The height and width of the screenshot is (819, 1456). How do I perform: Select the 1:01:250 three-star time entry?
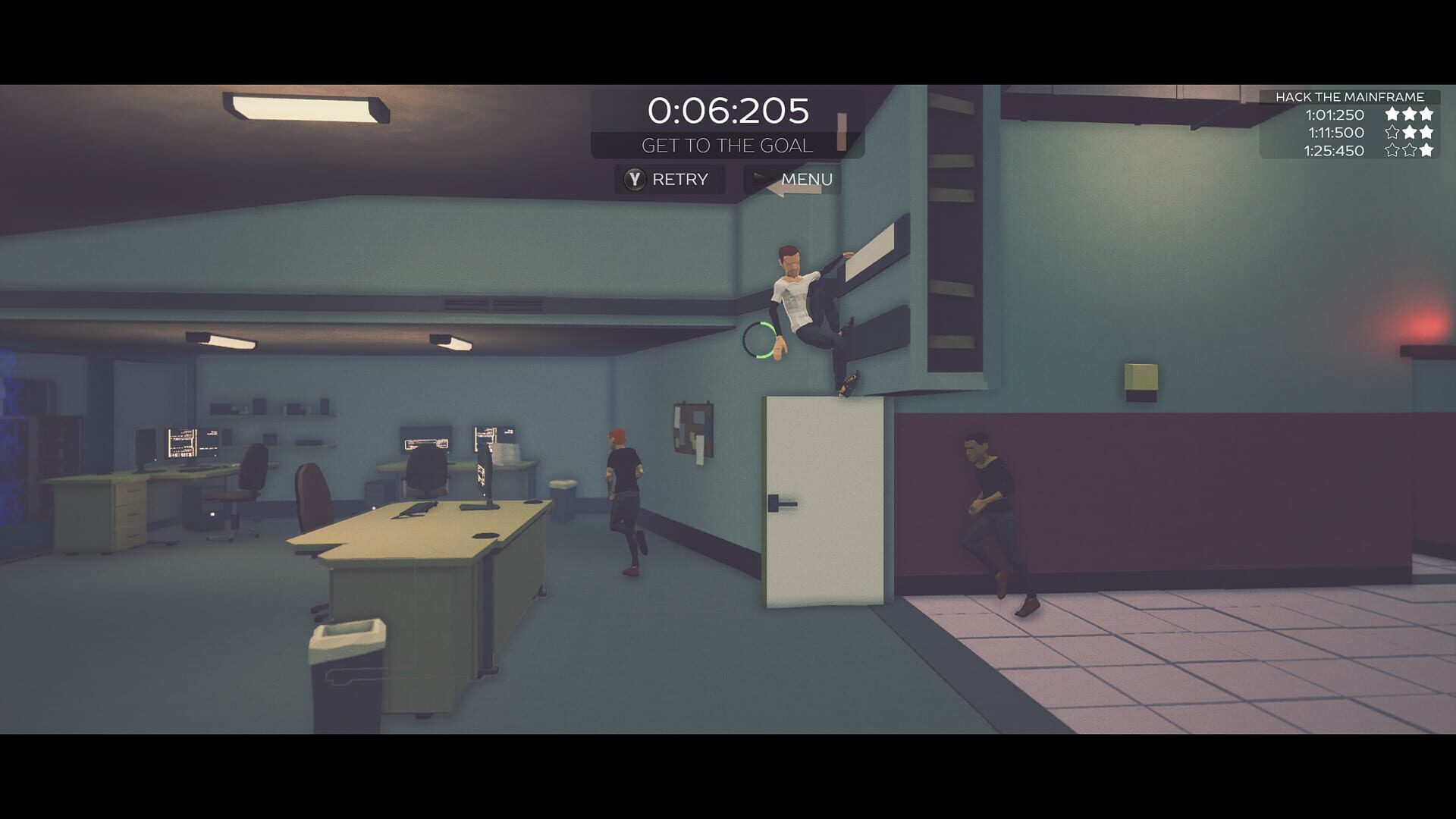pyautogui.click(x=1333, y=115)
